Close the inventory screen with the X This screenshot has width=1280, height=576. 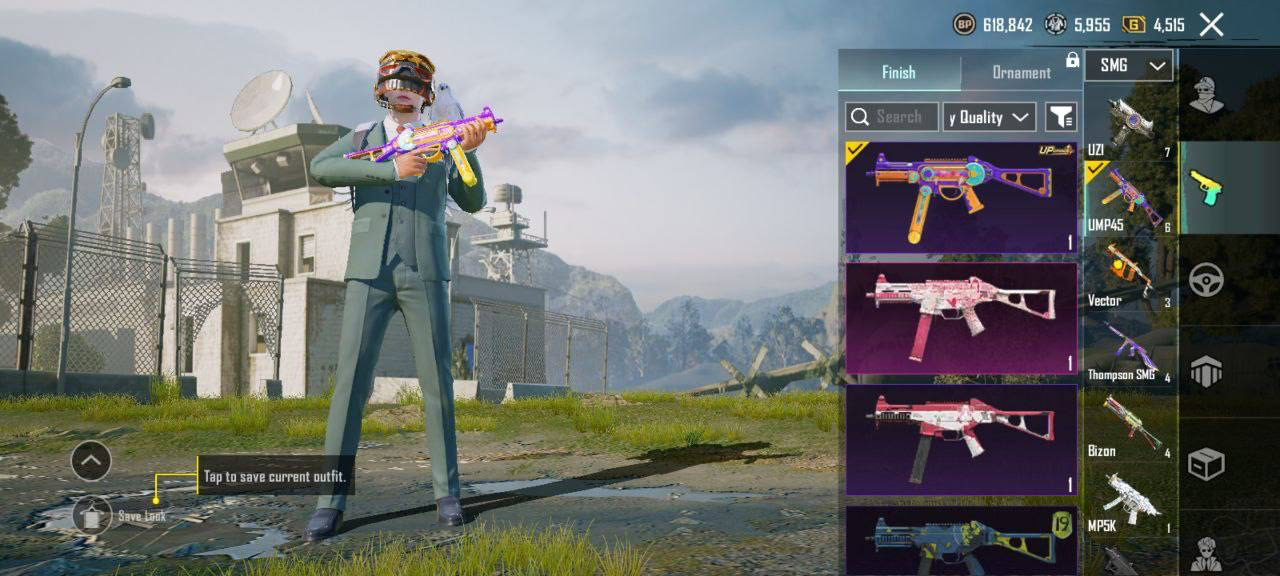point(1211,25)
